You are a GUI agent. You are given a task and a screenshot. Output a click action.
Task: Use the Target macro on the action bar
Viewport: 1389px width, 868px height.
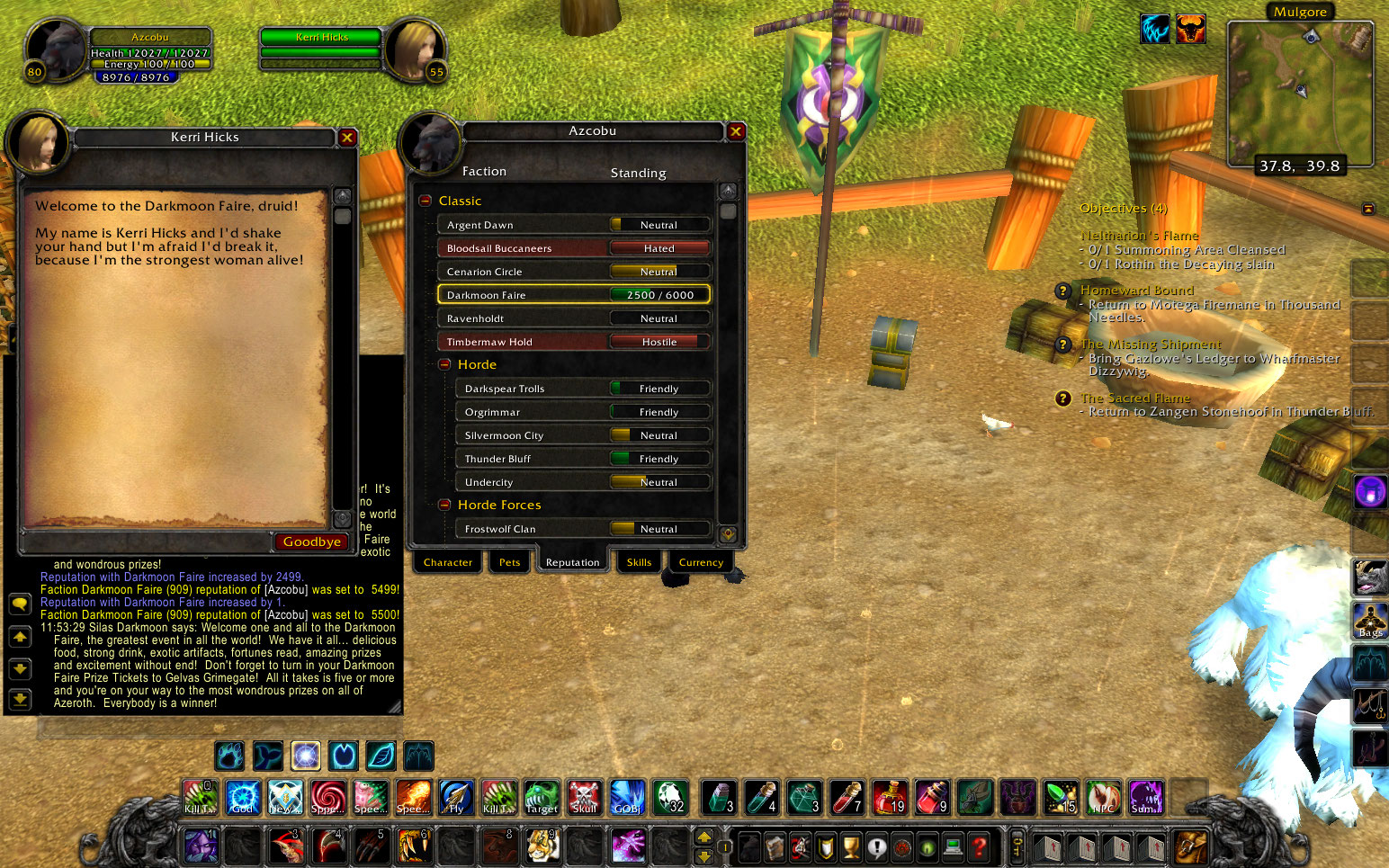click(x=541, y=798)
